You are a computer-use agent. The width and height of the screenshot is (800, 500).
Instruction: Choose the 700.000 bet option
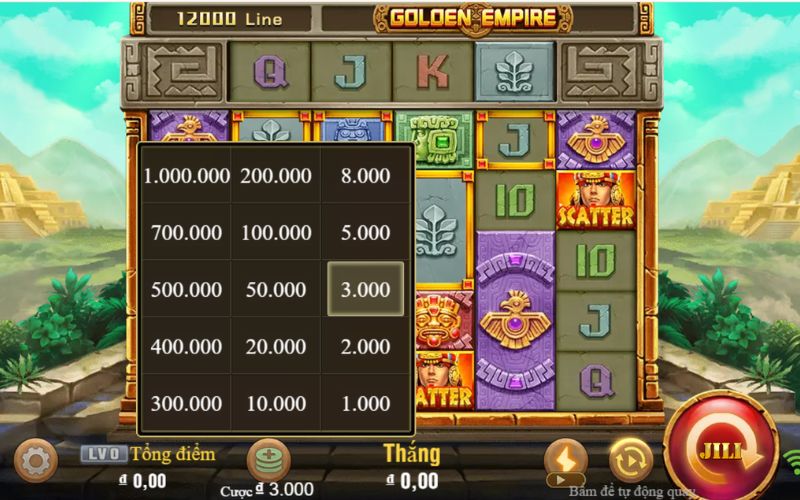click(186, 233)
